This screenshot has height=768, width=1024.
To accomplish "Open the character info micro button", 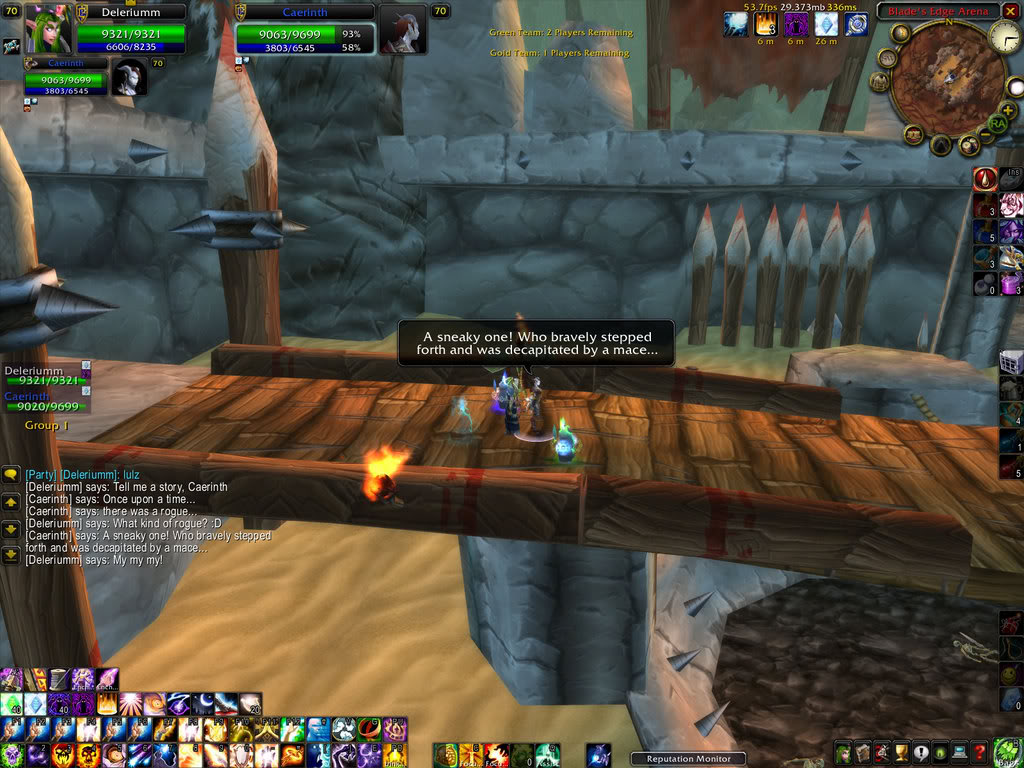I will (x=844, y=753).
